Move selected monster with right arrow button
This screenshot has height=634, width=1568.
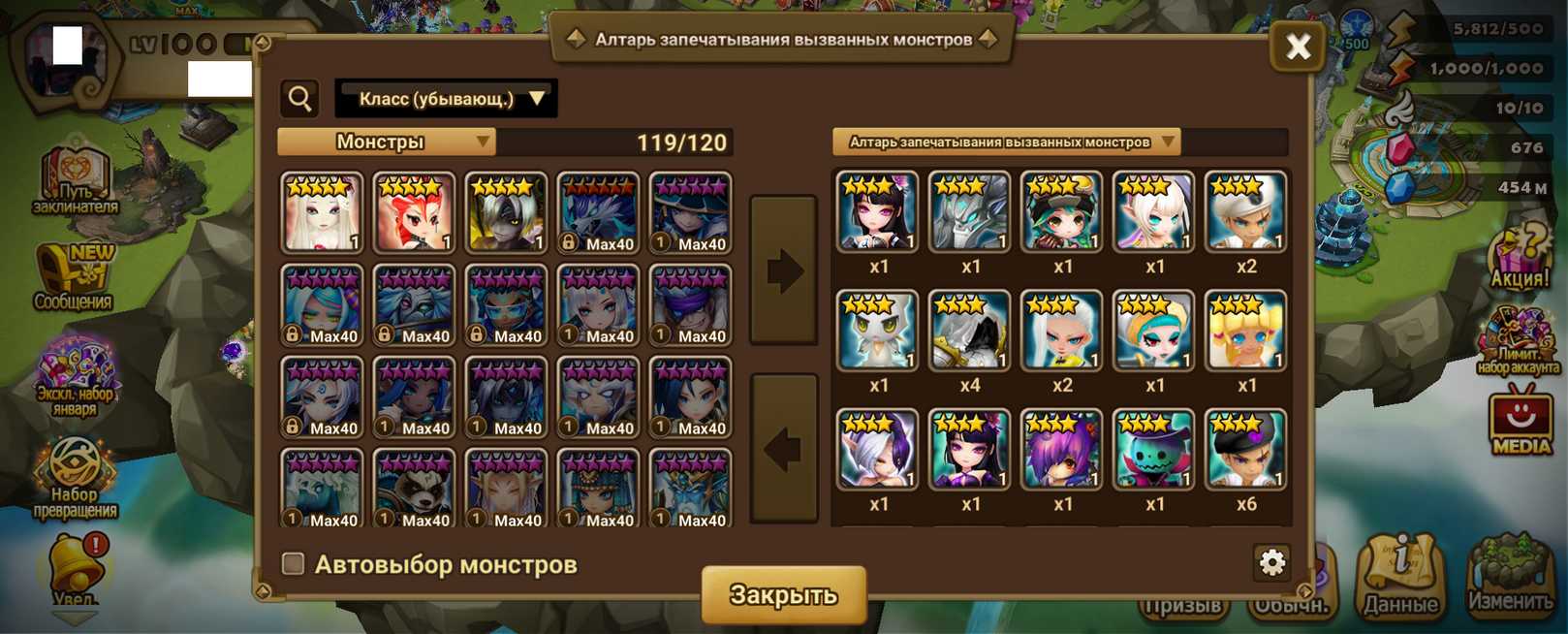click(784, 270)
